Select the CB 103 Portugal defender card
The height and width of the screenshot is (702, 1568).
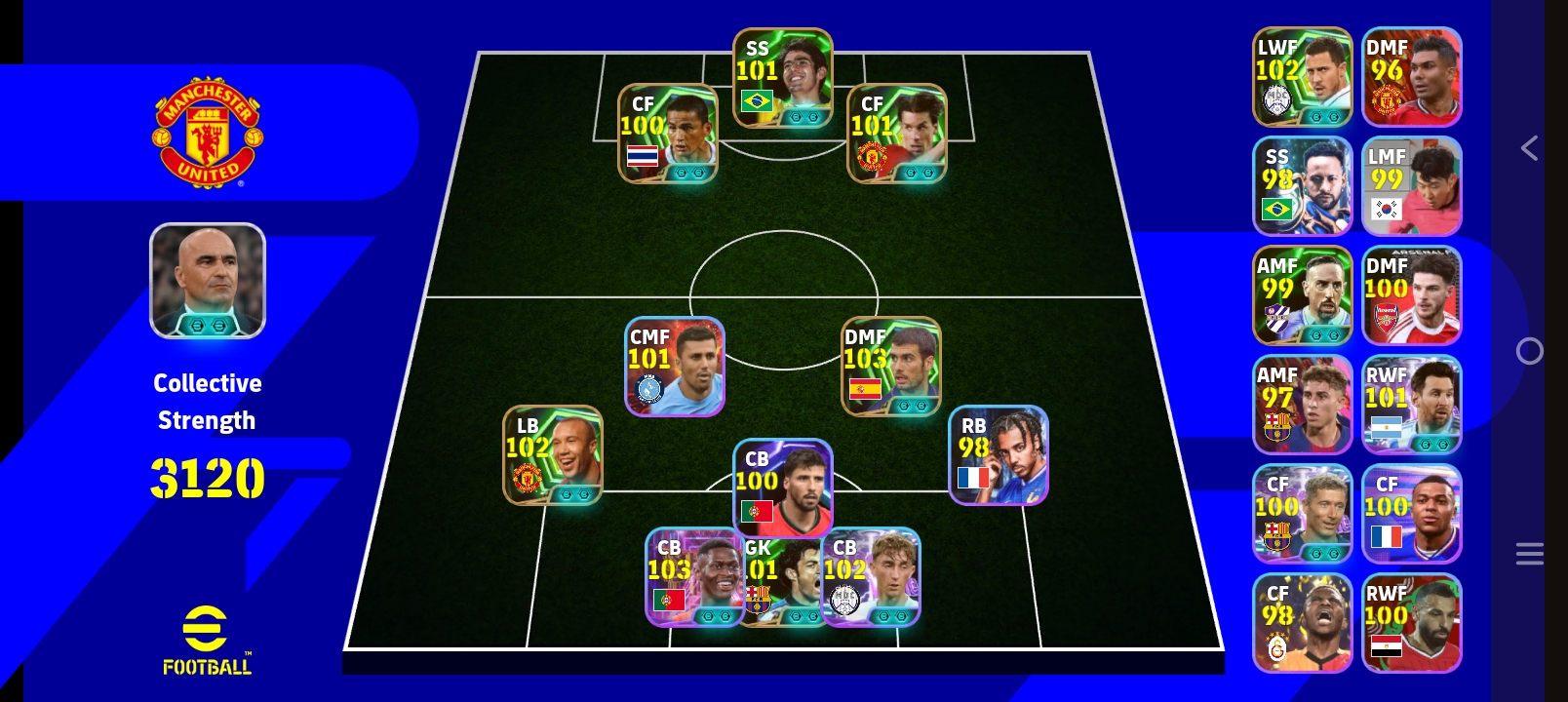692,577
